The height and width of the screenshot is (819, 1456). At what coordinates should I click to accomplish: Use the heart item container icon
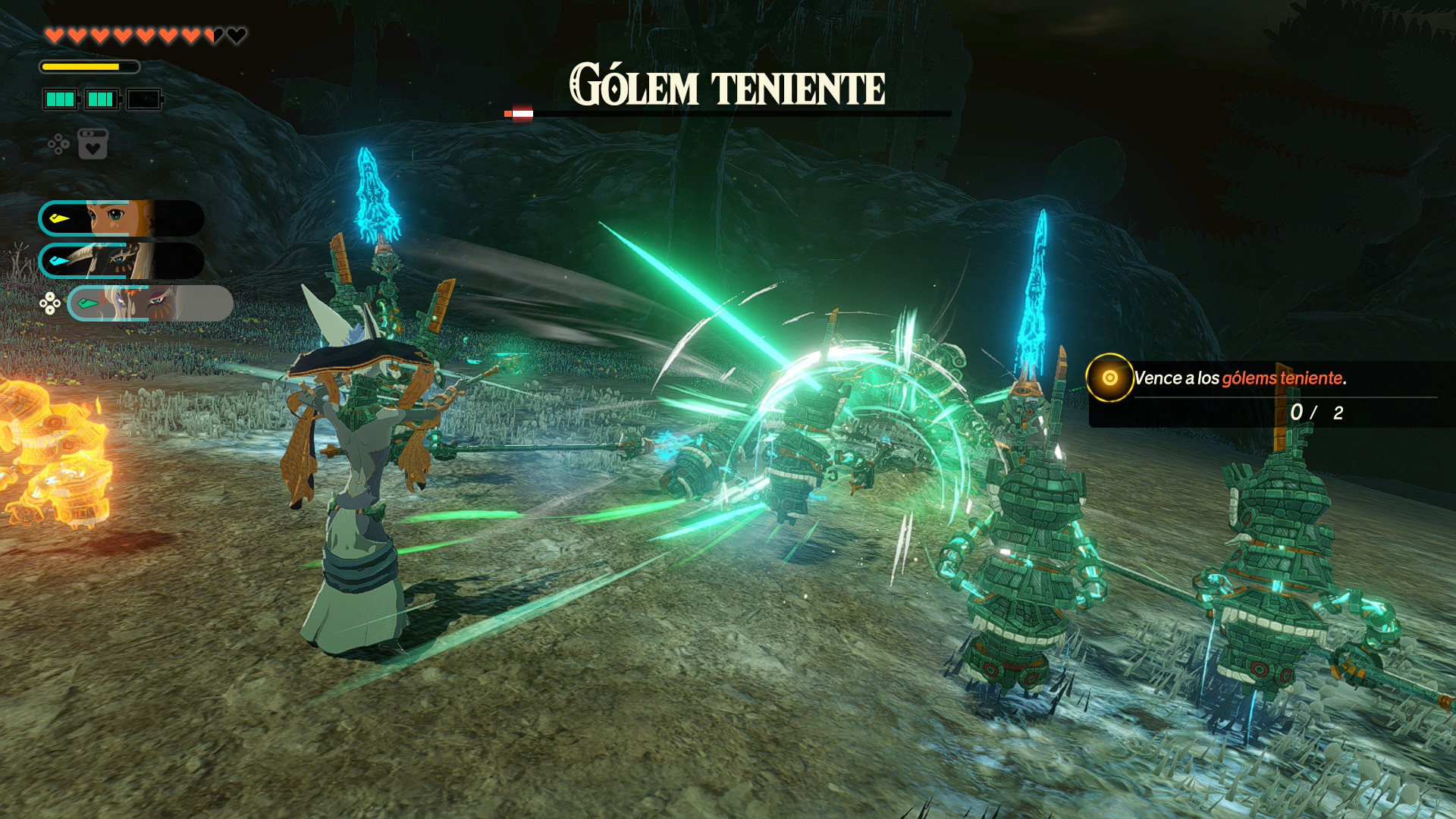coord(93,144)
